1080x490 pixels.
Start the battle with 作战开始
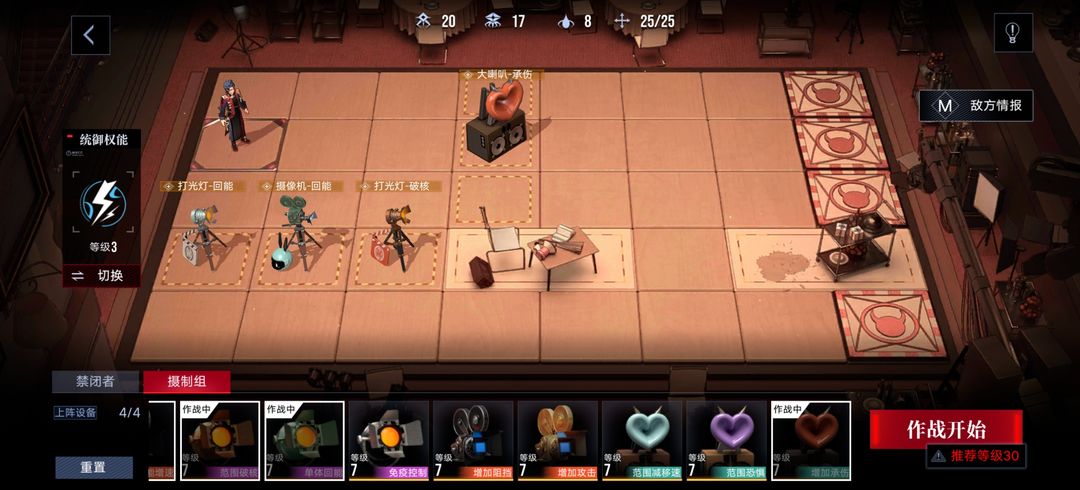tap(946, 429)
